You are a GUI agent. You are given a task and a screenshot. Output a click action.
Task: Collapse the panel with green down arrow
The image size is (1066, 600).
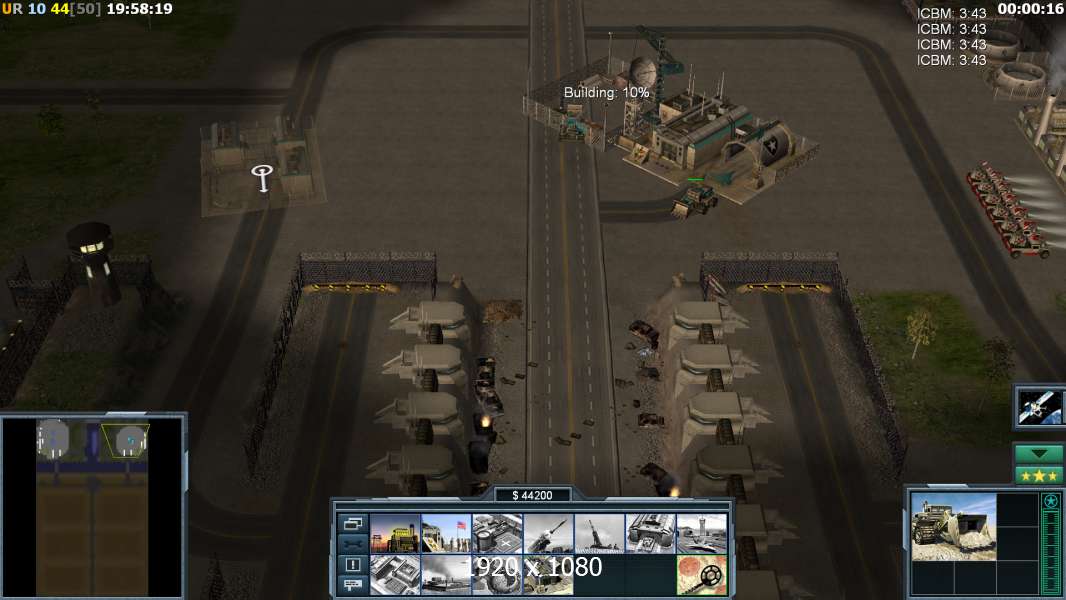[x=1039, y=454]
